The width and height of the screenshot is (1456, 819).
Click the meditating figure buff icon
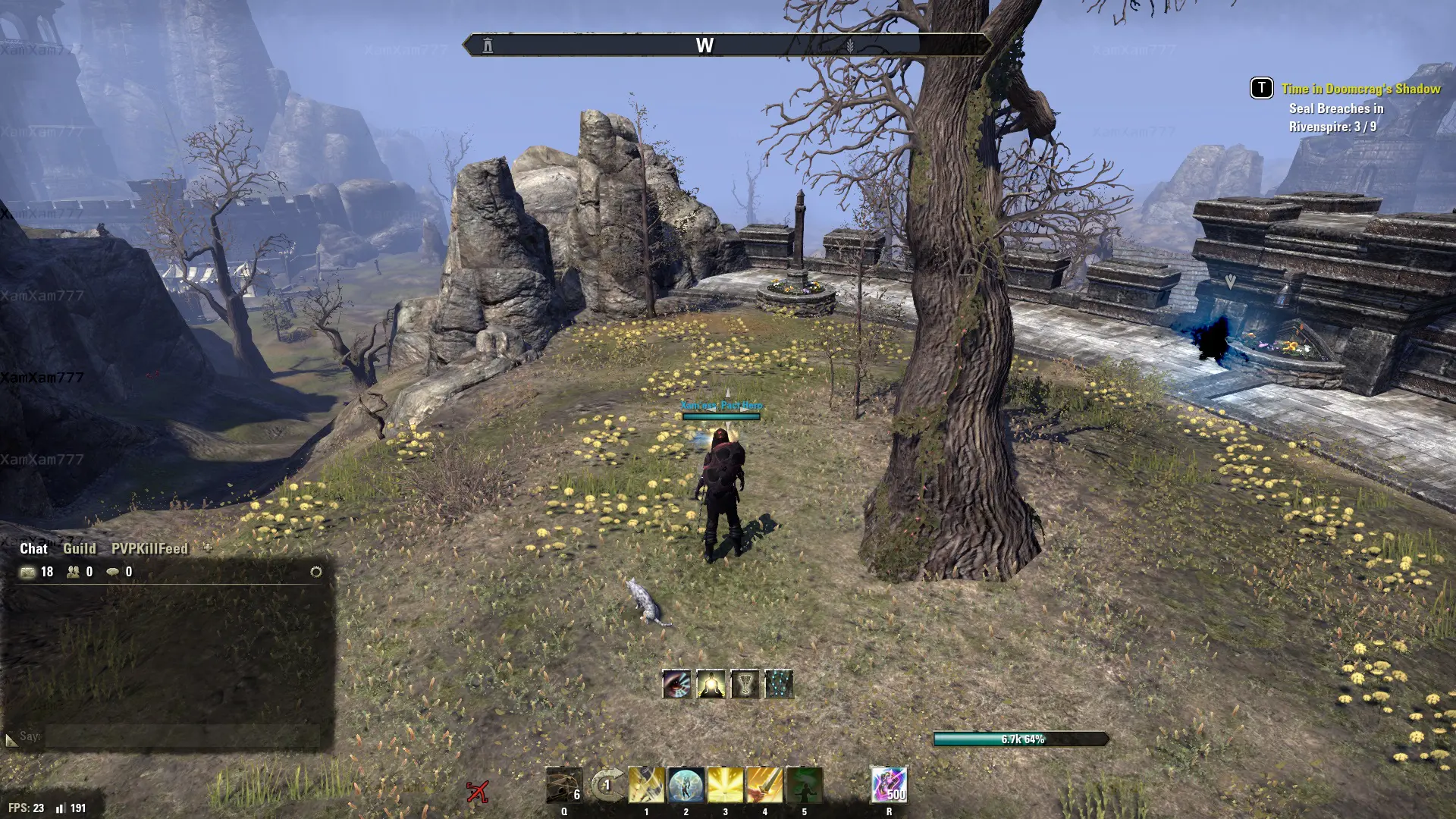711,684
